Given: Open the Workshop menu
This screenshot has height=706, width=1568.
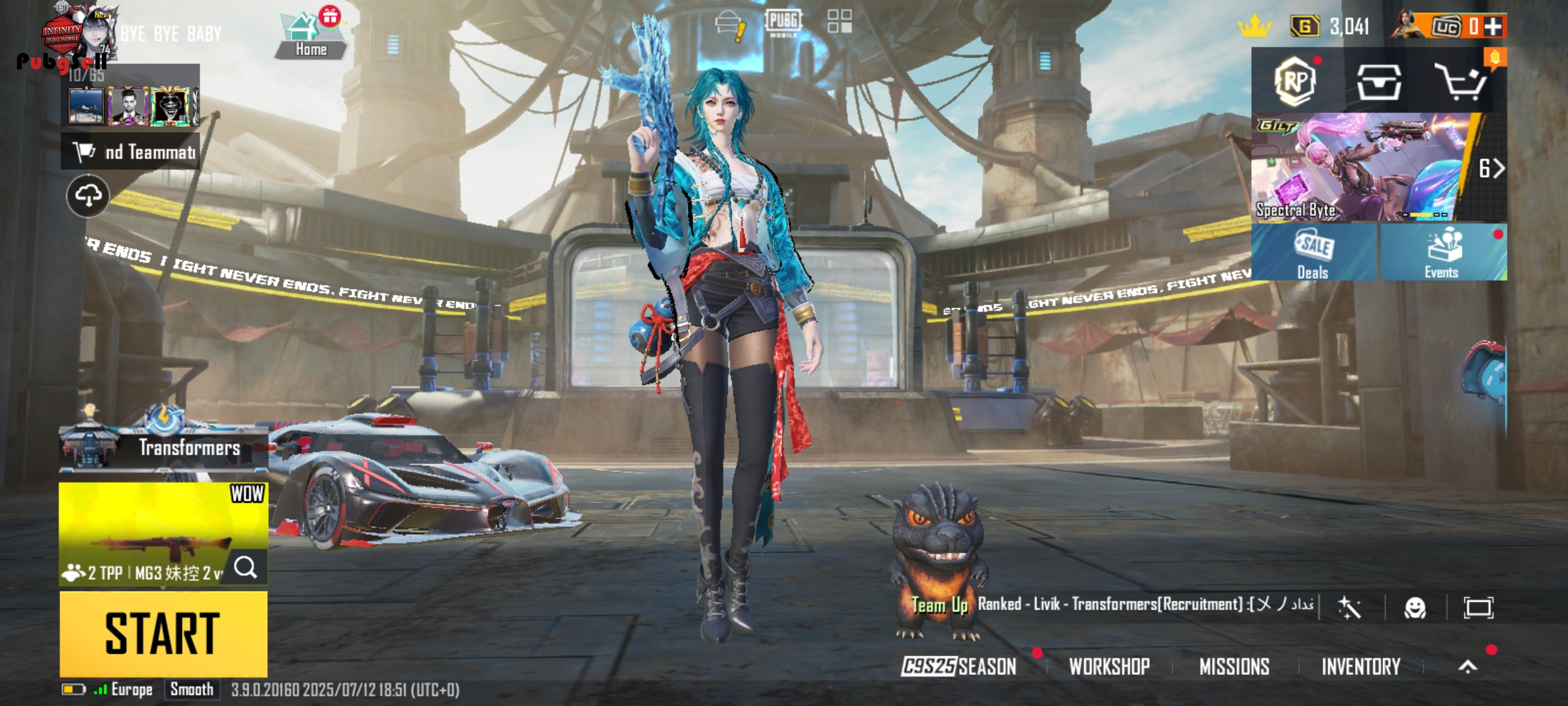Looking at the screenshot, I should click(1109, 666).
